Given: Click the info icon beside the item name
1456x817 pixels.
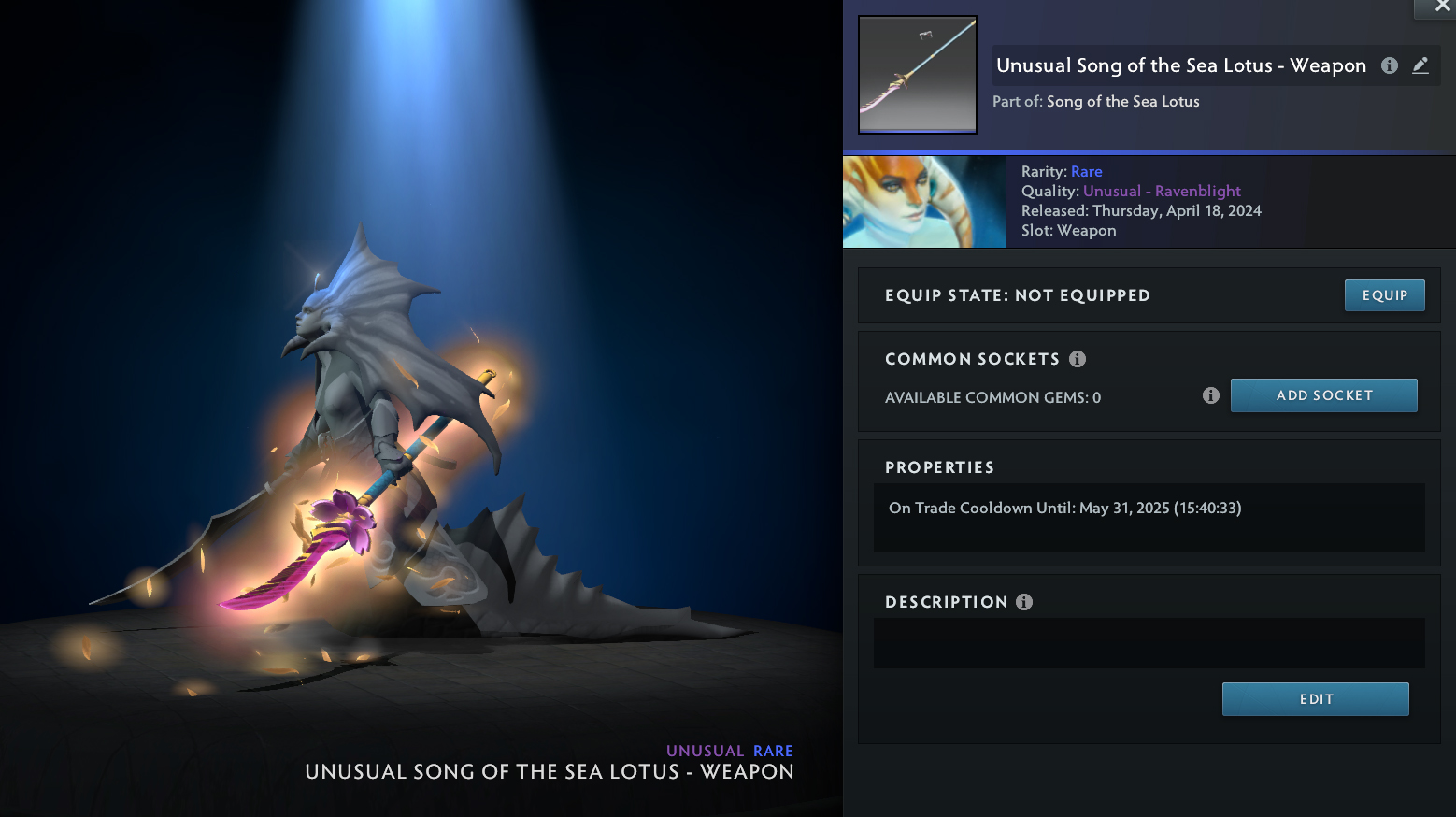Looking at the screenshot, I should pos(1389,65).
